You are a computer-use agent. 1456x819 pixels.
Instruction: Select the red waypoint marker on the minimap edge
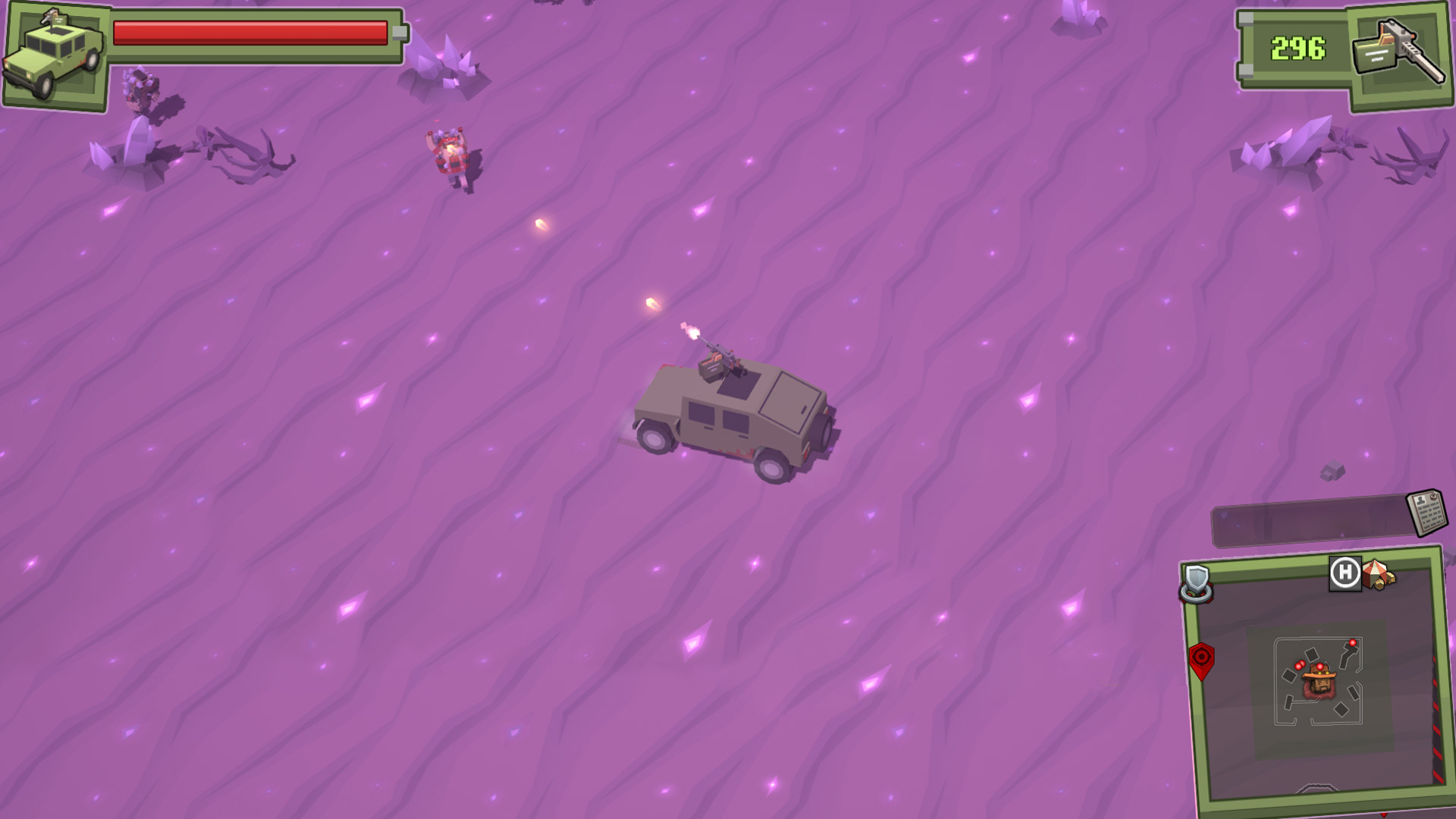tap(1203, 660)
